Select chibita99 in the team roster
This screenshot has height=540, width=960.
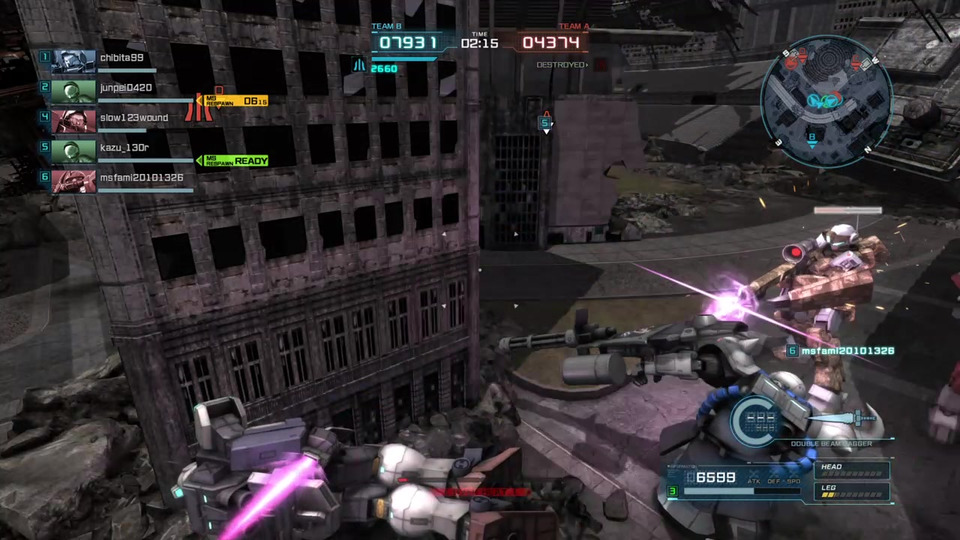click(x=121, y=58)
